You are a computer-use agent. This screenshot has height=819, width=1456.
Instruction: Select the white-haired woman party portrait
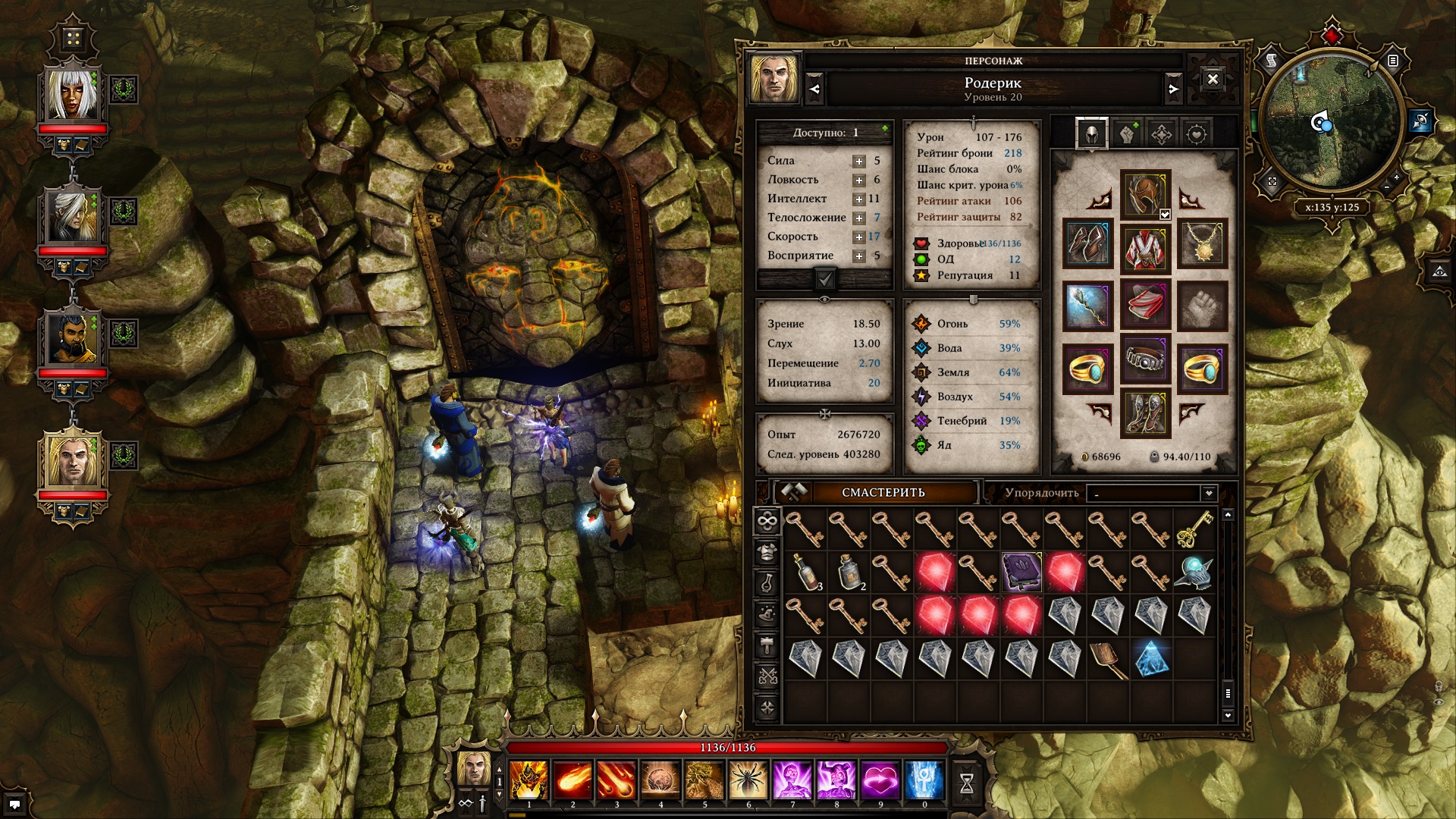coord(73,94)
